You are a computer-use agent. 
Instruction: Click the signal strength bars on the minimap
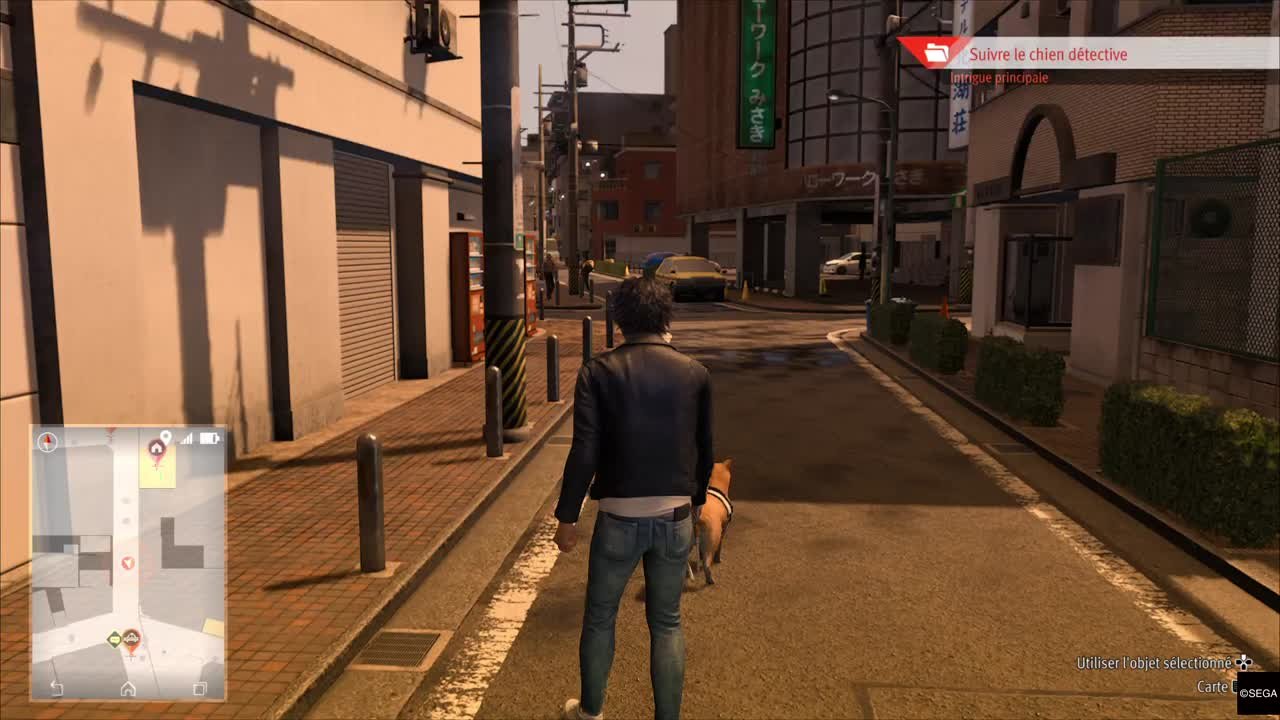pos(187,438)
